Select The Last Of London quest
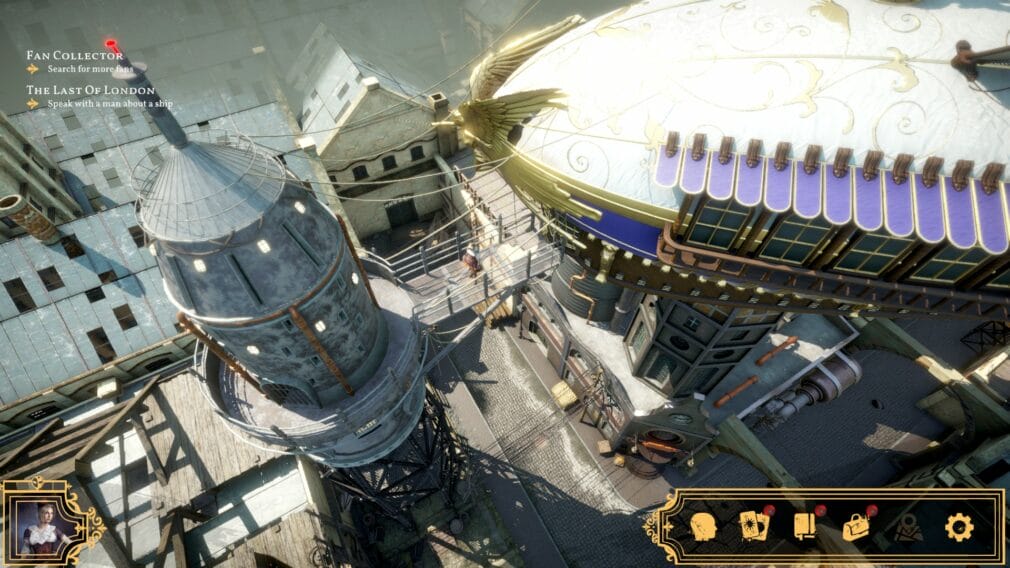This screenshot has width=1010, height=568. point(90,90)
